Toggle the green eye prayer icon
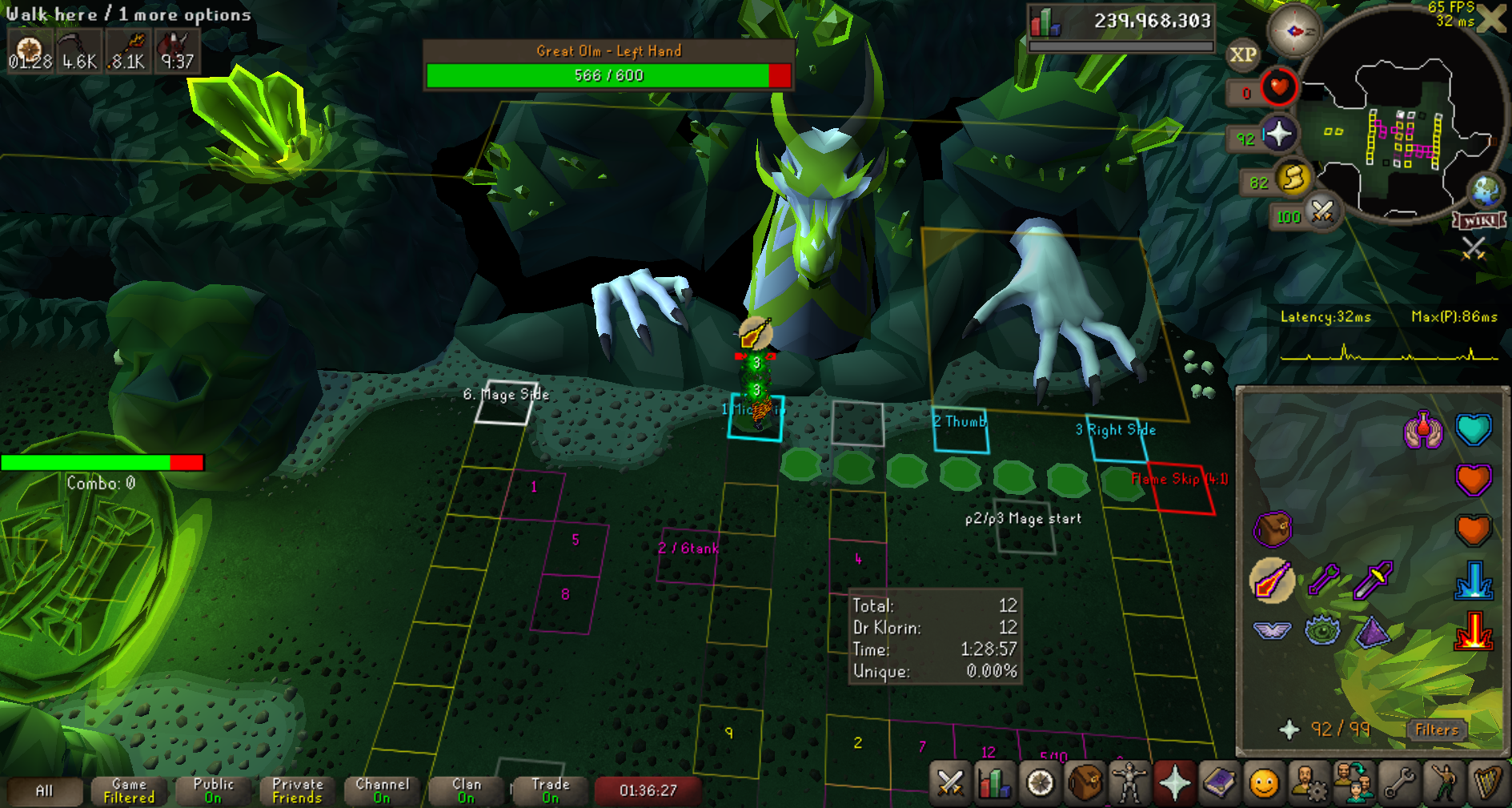This screenshot has width=1512, height=808. (1322, 630)
